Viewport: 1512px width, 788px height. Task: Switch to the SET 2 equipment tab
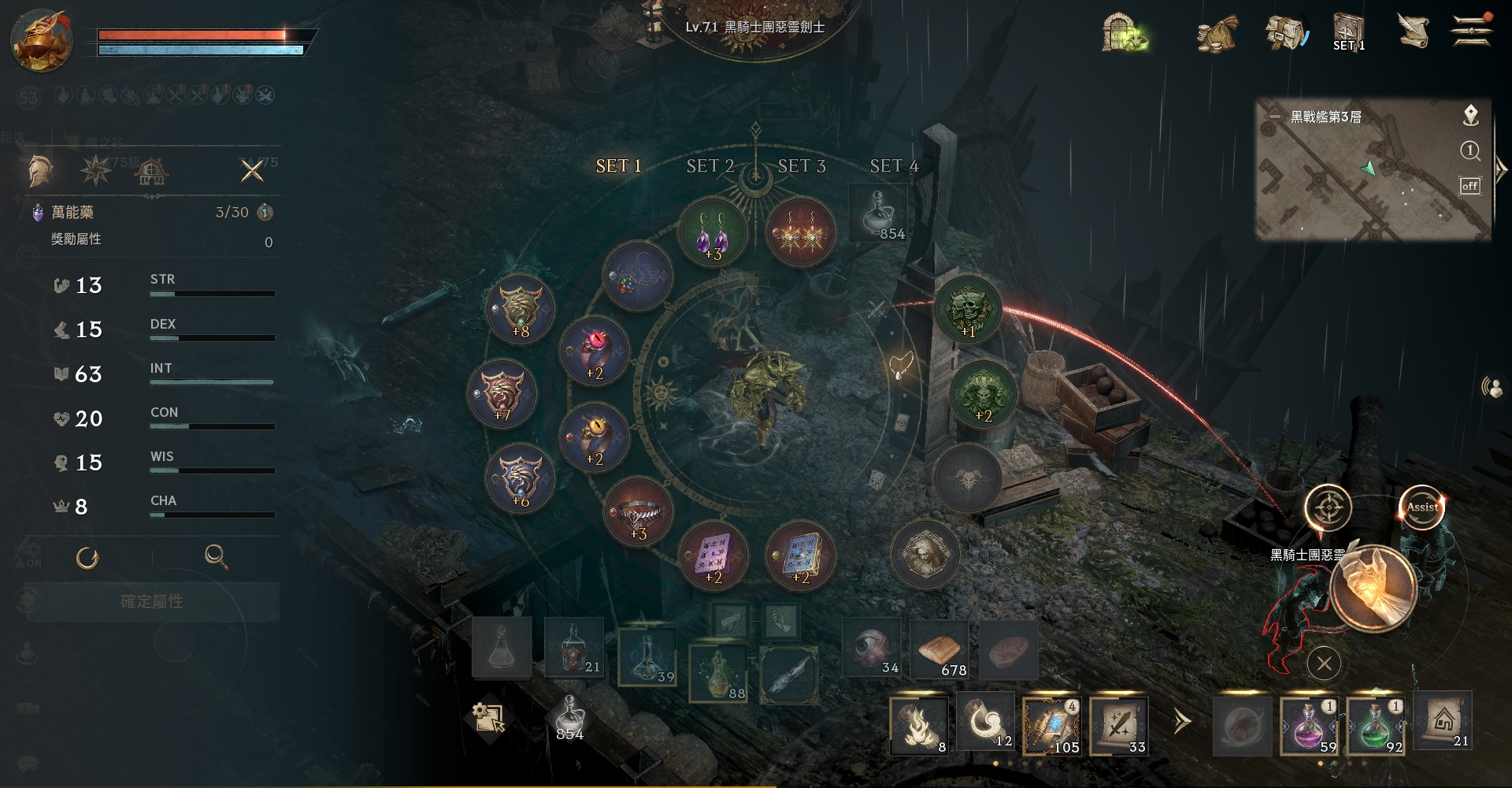pyautogui.click(x=710, y=165)
